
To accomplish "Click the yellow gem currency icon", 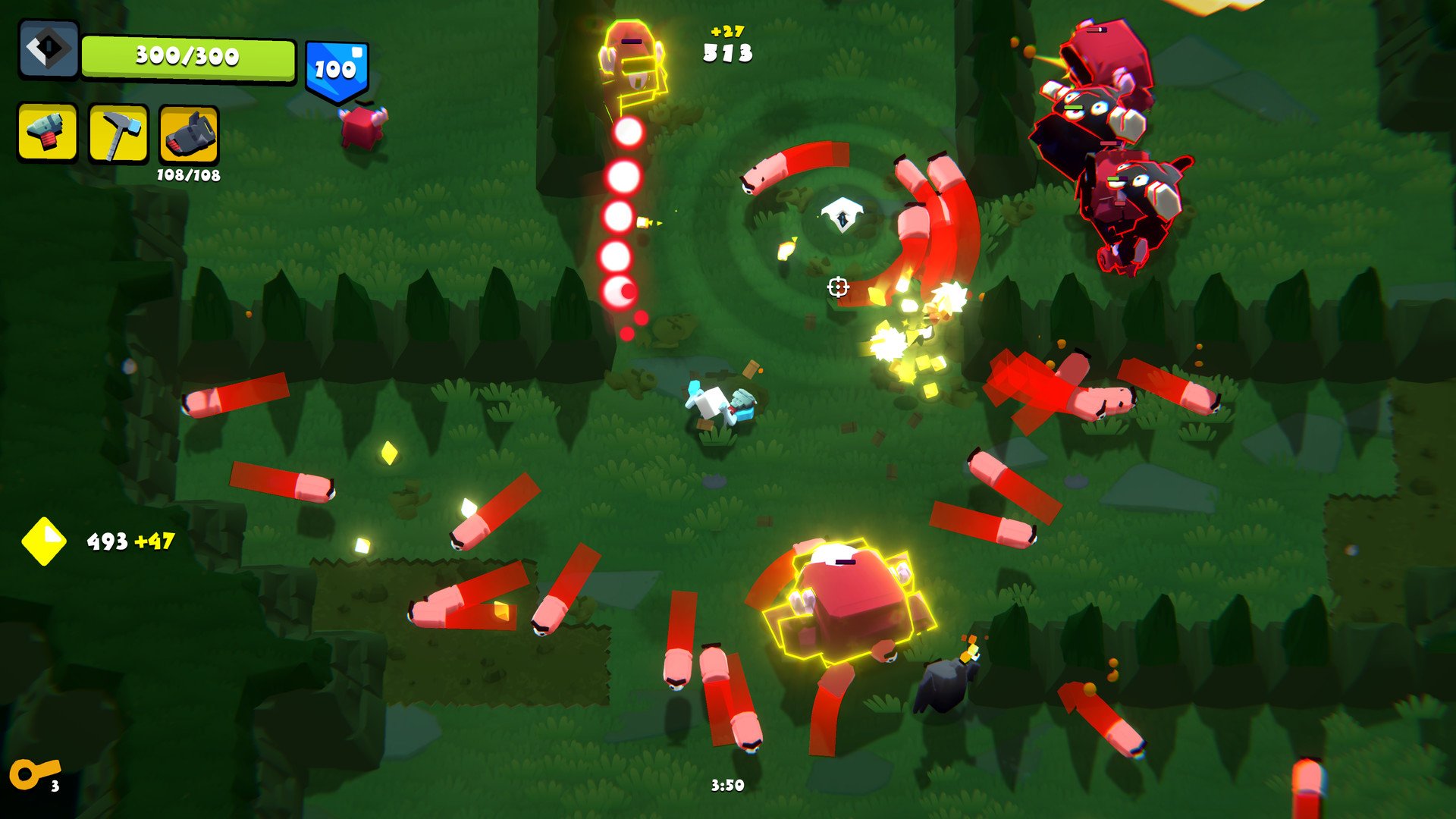I will (x=44, y=541).
